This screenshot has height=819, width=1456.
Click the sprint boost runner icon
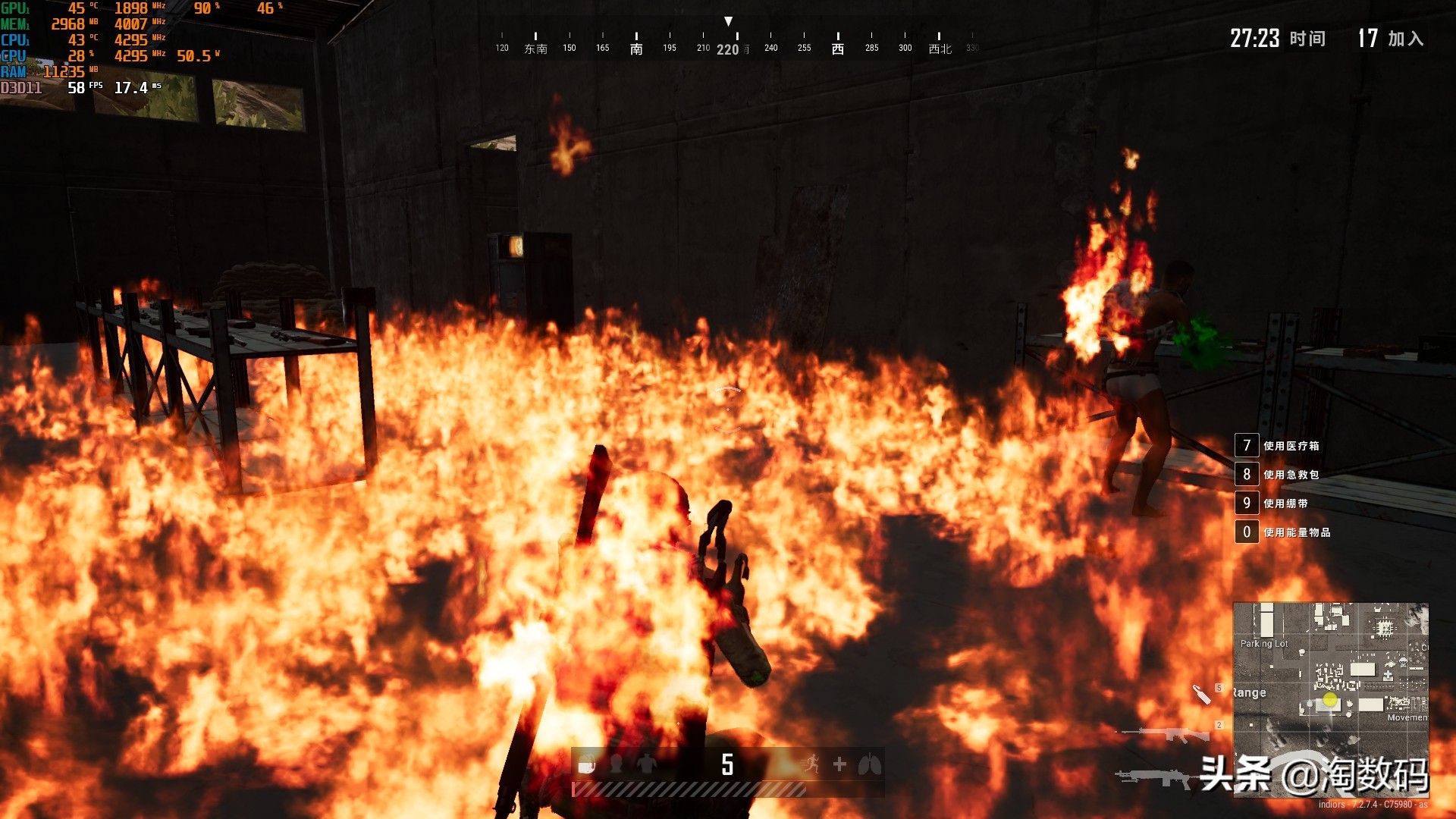(810, 764)
